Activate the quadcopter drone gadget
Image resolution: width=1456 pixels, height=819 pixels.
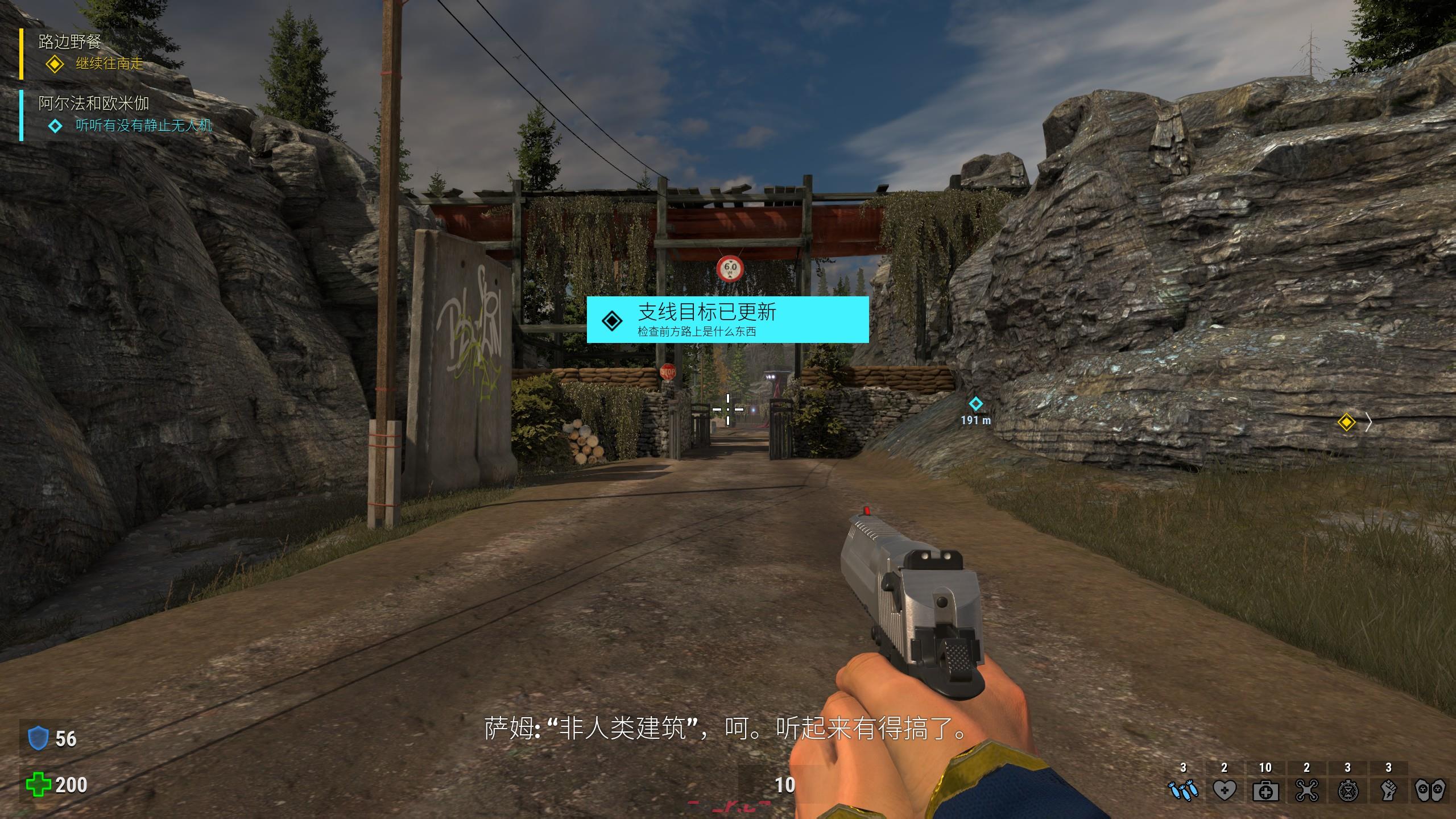[1306, 790]
